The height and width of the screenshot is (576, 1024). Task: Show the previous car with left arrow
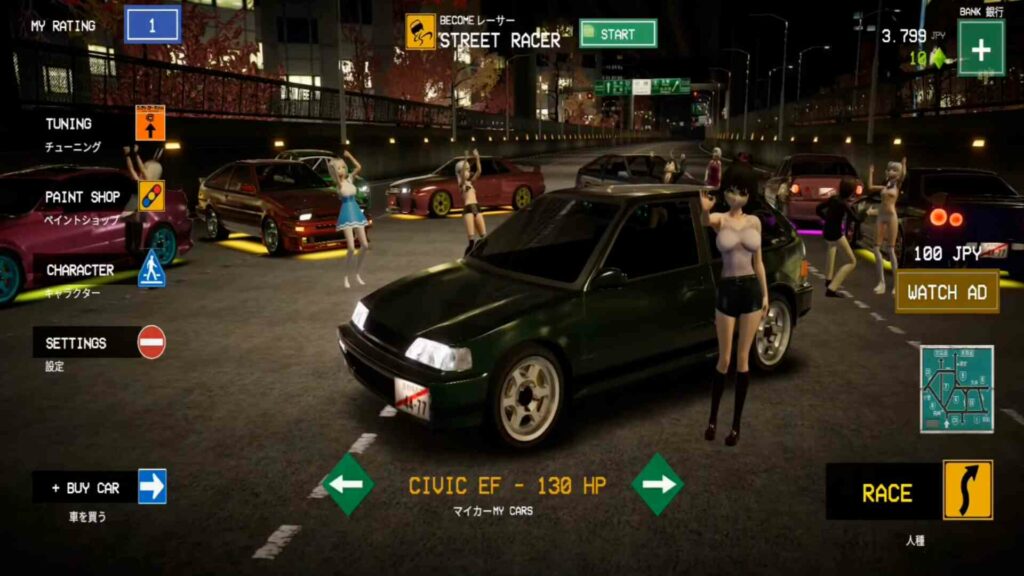tap(348, 485)
